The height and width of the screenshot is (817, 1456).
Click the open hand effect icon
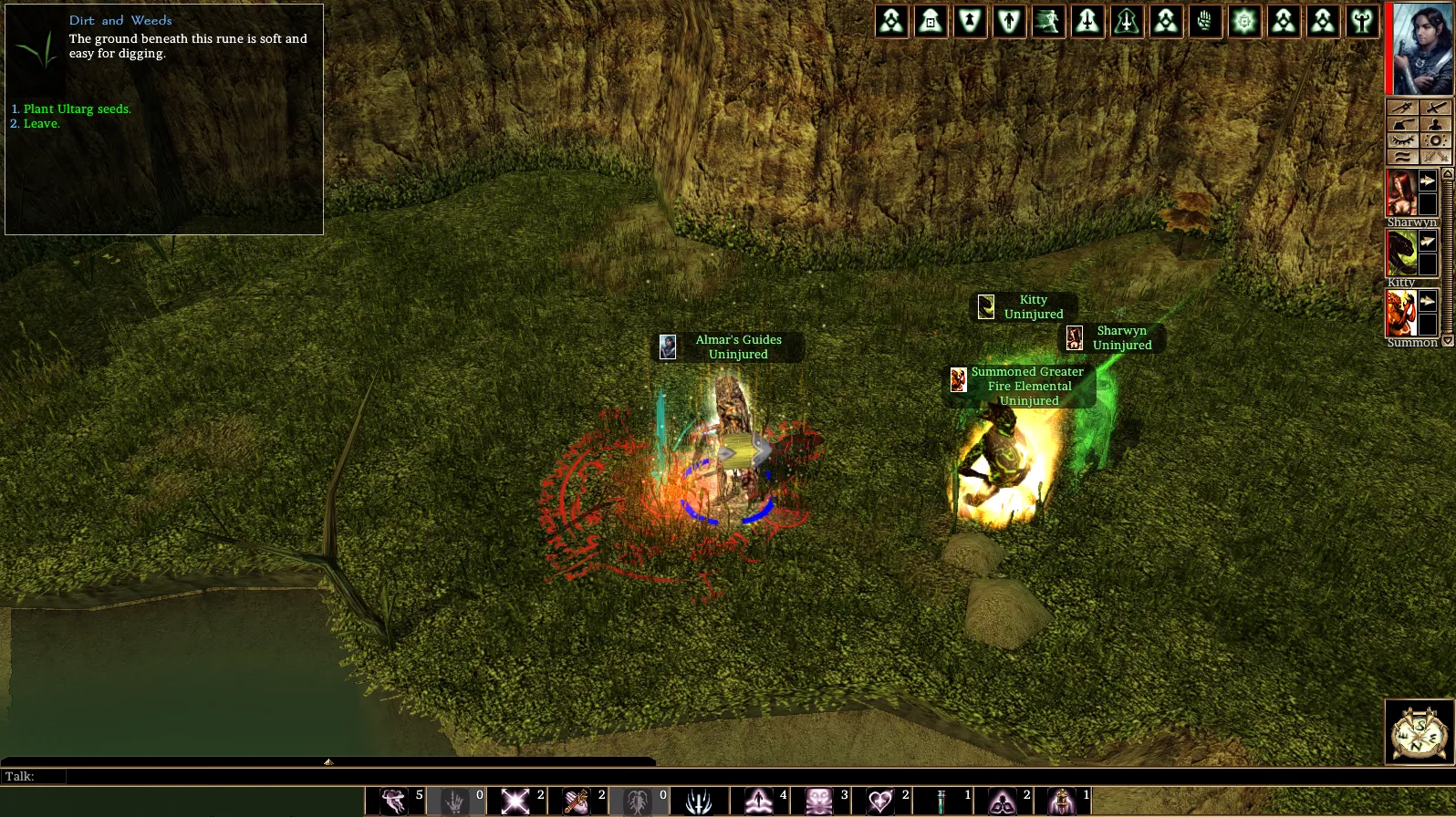1205,21
